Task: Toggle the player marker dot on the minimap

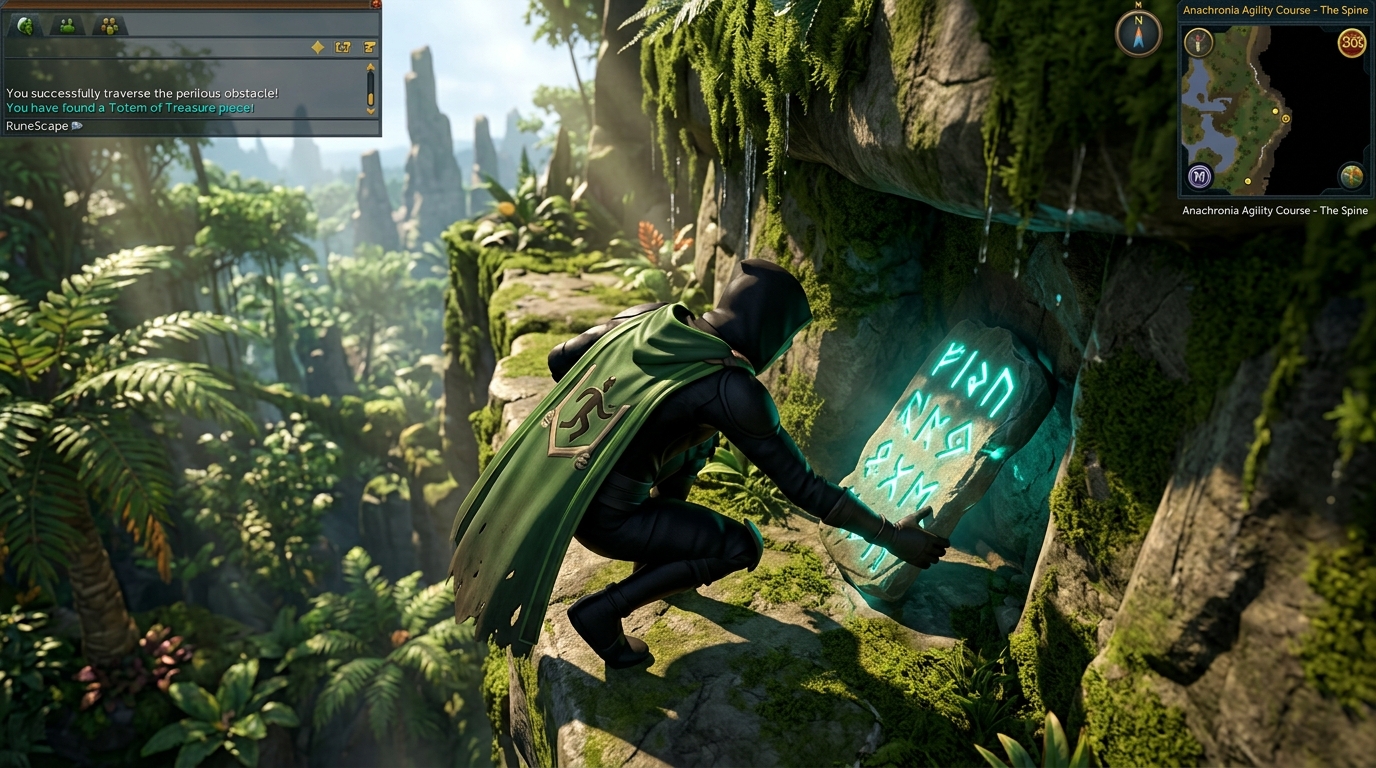Action: coord(1286,118)
